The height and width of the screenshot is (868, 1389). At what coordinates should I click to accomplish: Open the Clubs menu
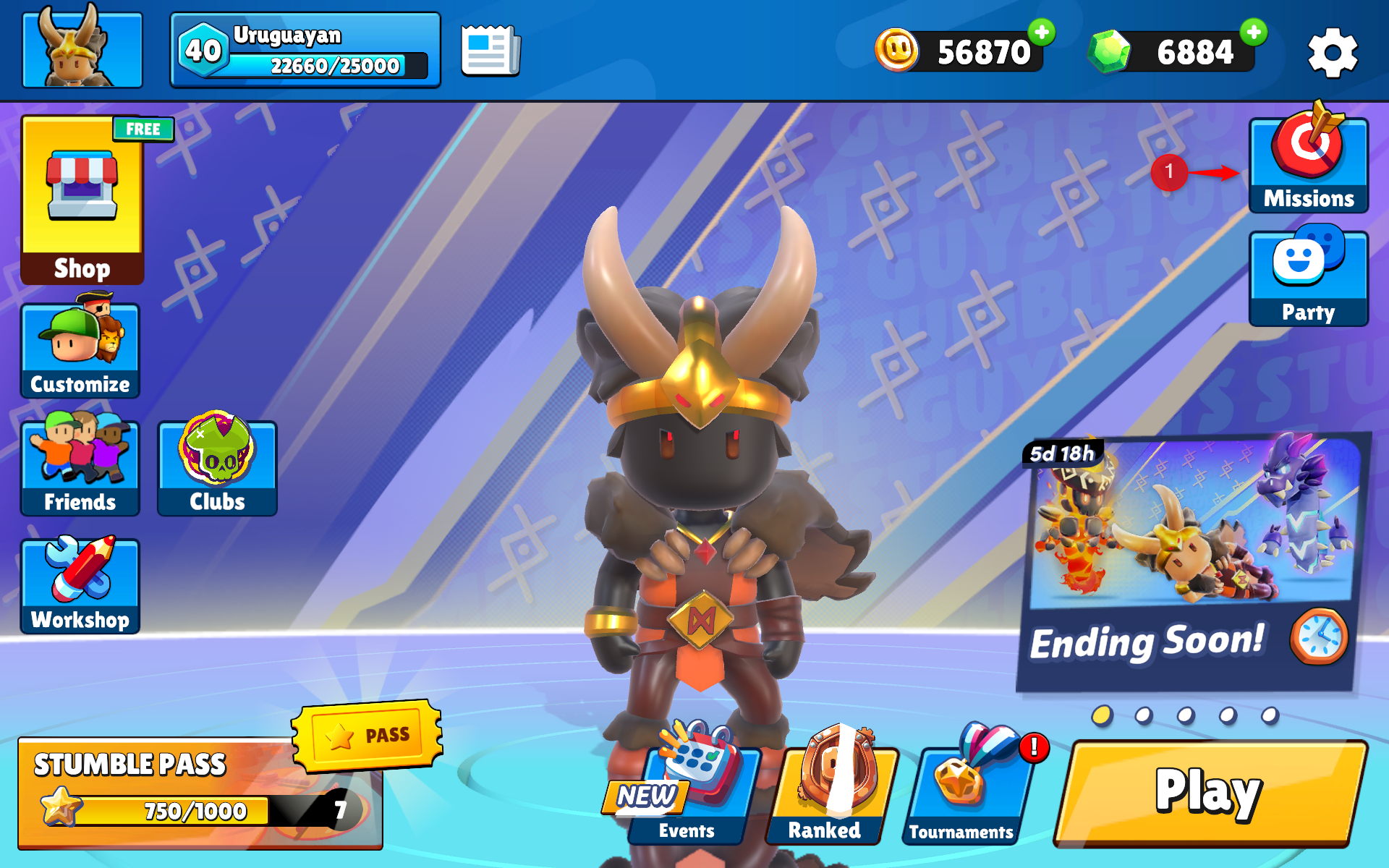coord(217,469)
